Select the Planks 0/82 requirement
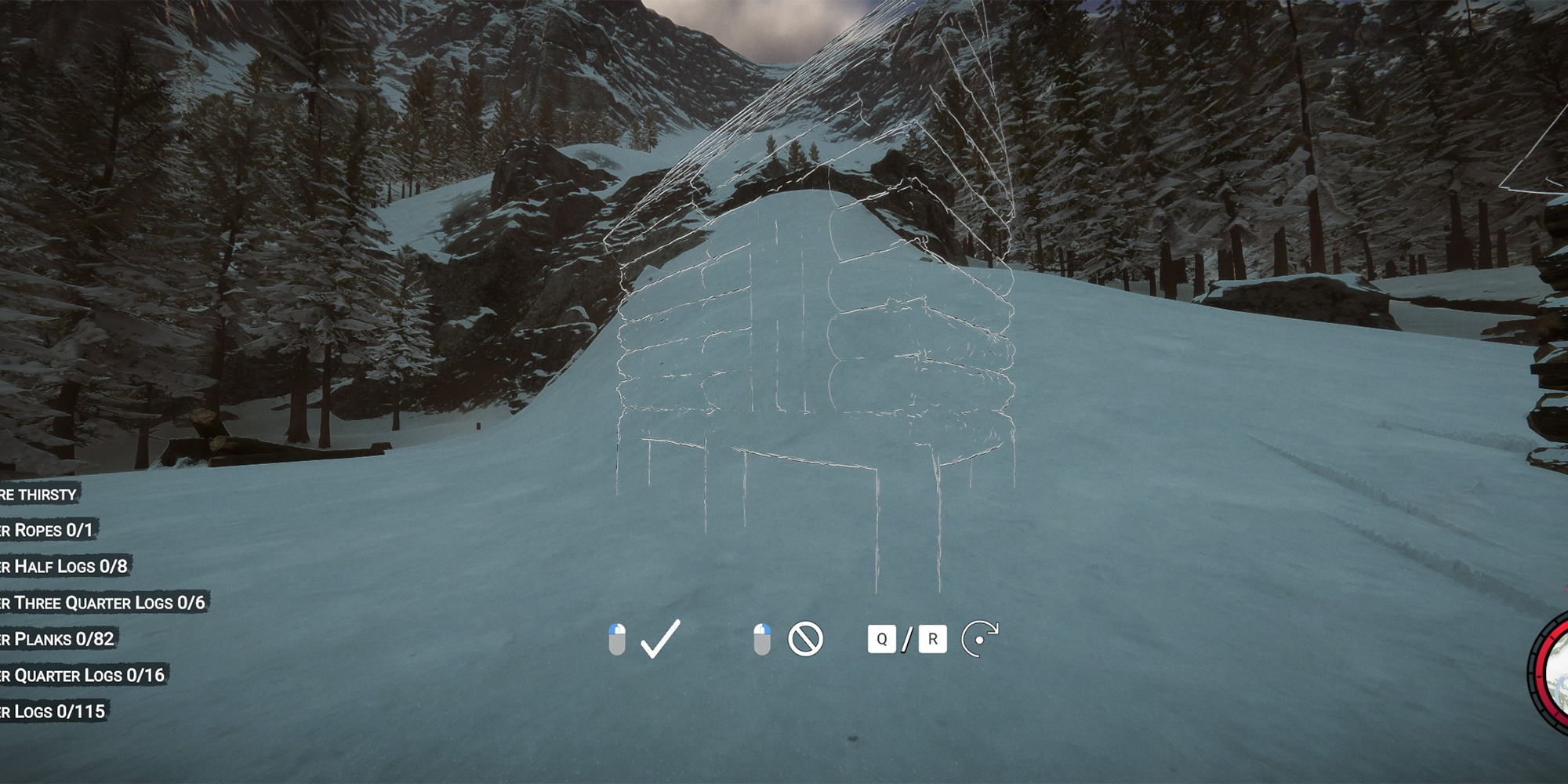 pos(55,638)
